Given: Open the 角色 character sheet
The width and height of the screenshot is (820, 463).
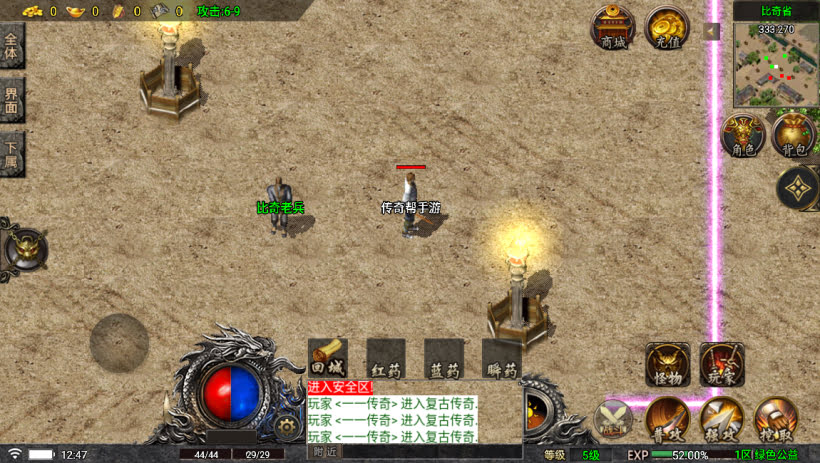Looking at the screenshot, I should click(x=743, y=136).
